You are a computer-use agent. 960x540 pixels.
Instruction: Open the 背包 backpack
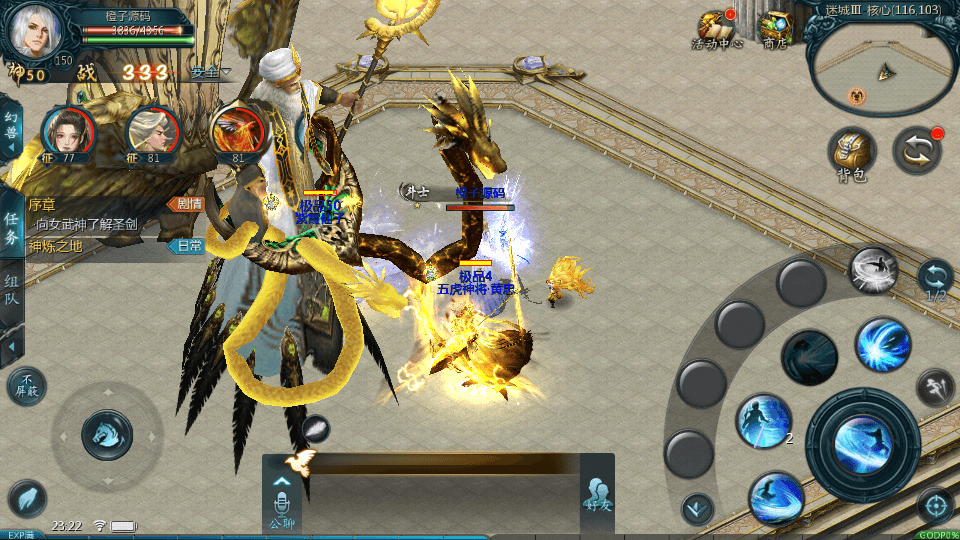click(x=852, y=154)
